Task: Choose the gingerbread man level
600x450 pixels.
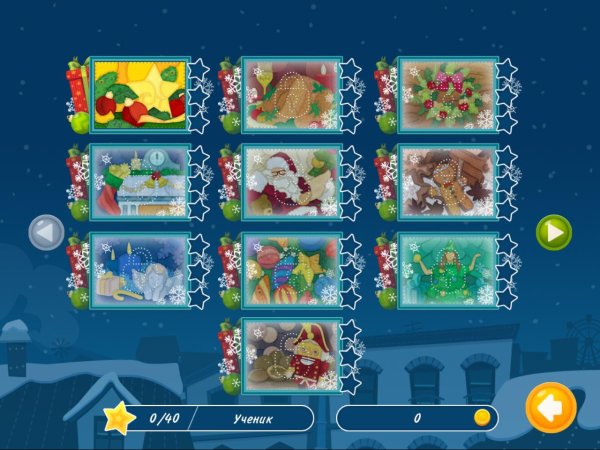Action: (x=446, y=182)
